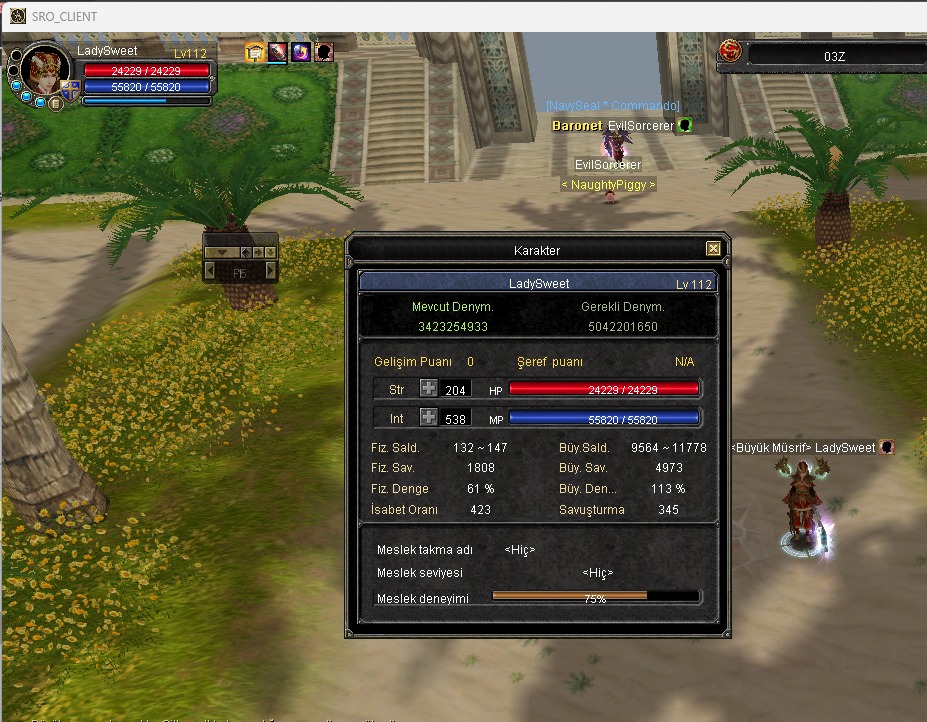Click the diamond button on the quickbar panel

[x=247, y=251]
